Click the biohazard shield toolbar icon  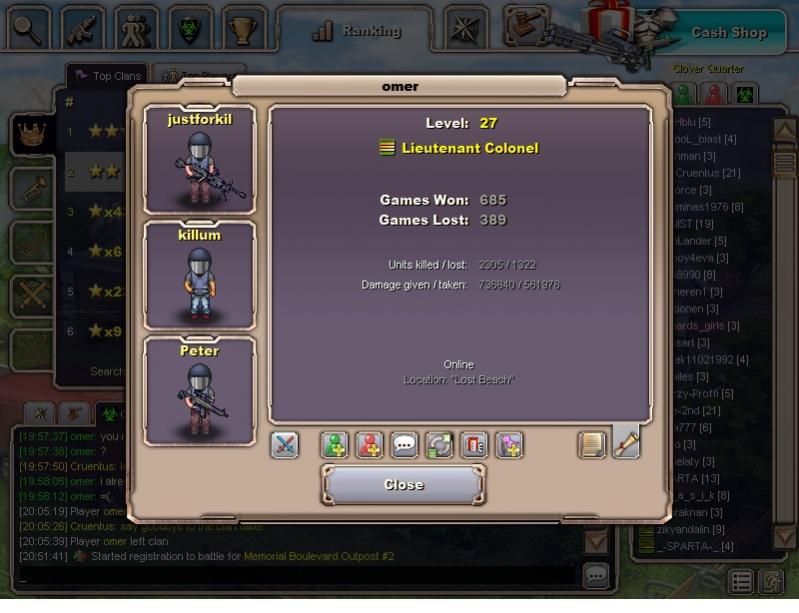click(189, 28)
